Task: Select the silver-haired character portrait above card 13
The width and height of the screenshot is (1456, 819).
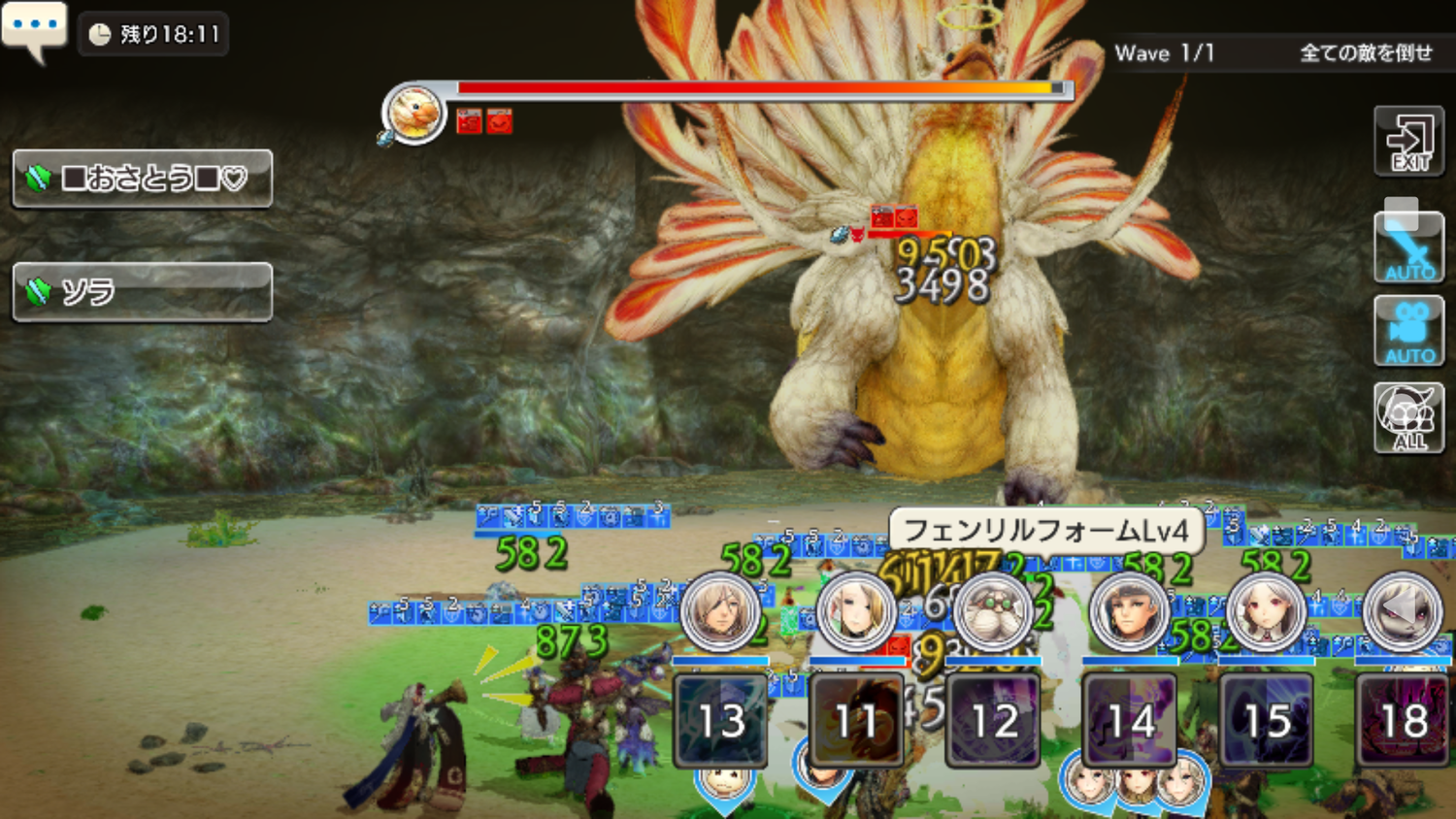Action: click(720, 611)
